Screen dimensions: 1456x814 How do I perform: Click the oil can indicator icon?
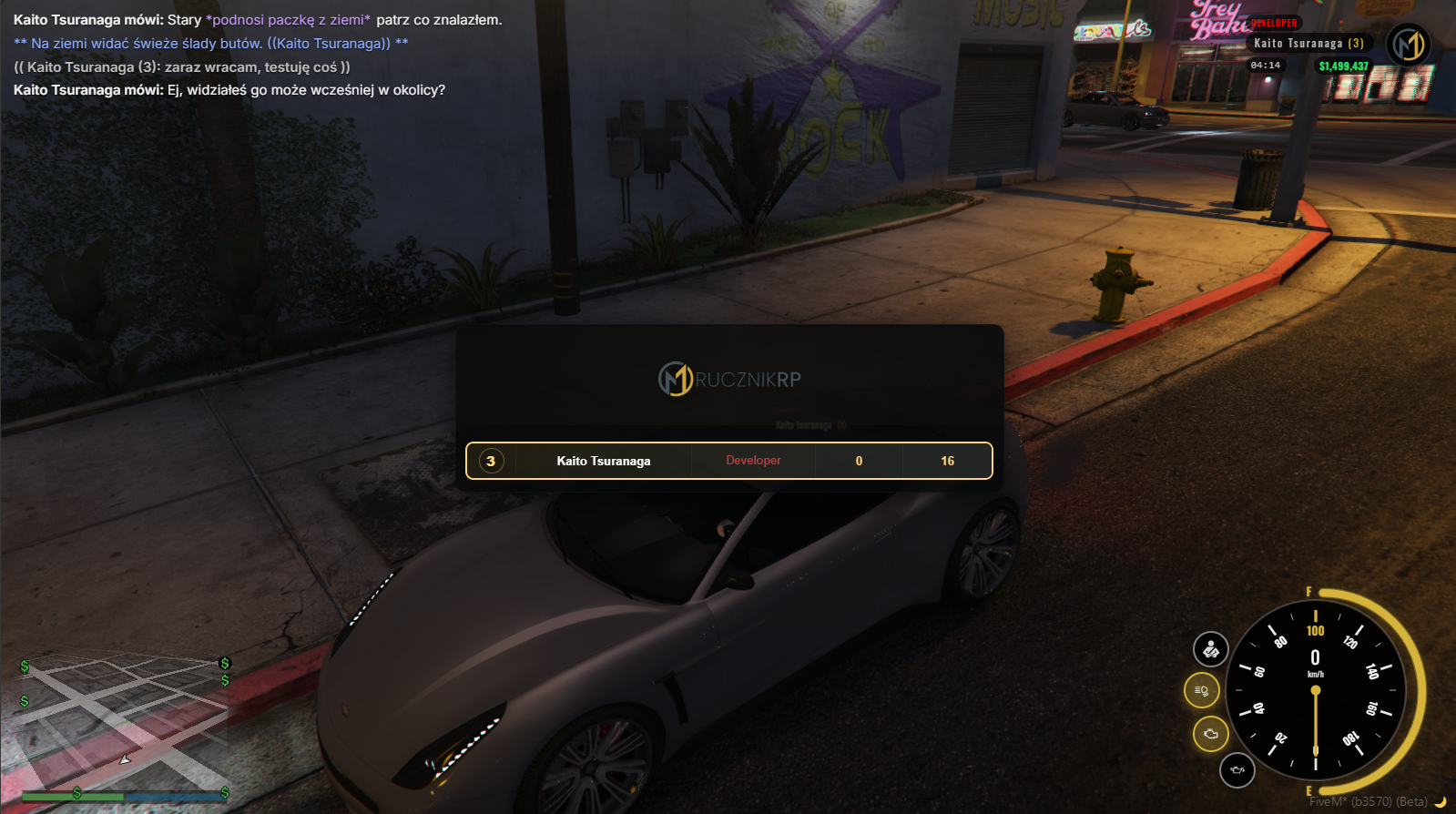tap(1237, 770)
